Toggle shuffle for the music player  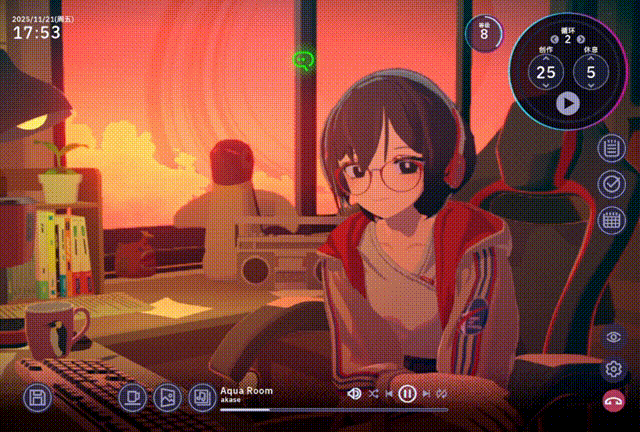pyautogui.click(x=373, y=394)
